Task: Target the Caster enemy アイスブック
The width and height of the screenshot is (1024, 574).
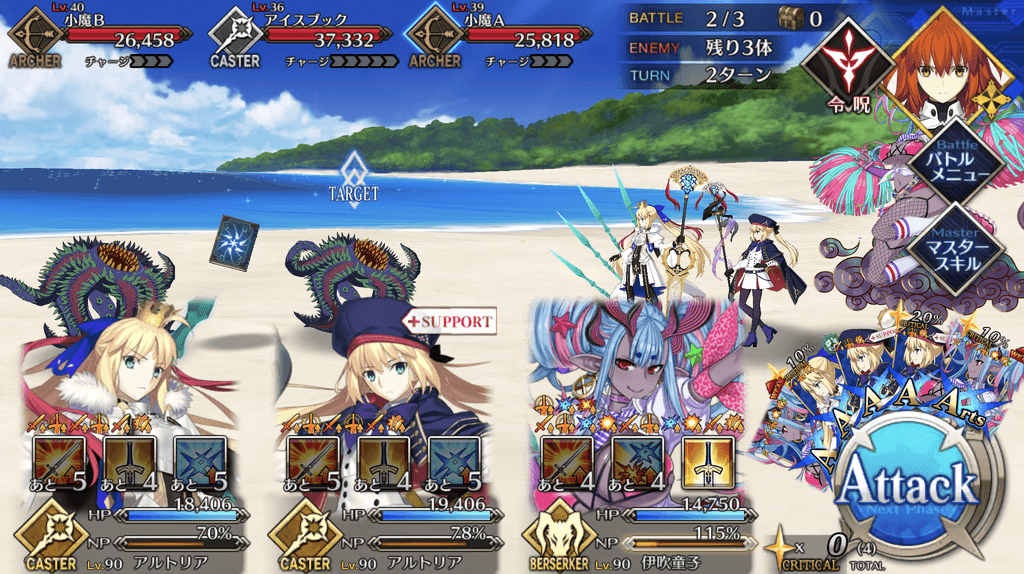Action: [300, 40]
